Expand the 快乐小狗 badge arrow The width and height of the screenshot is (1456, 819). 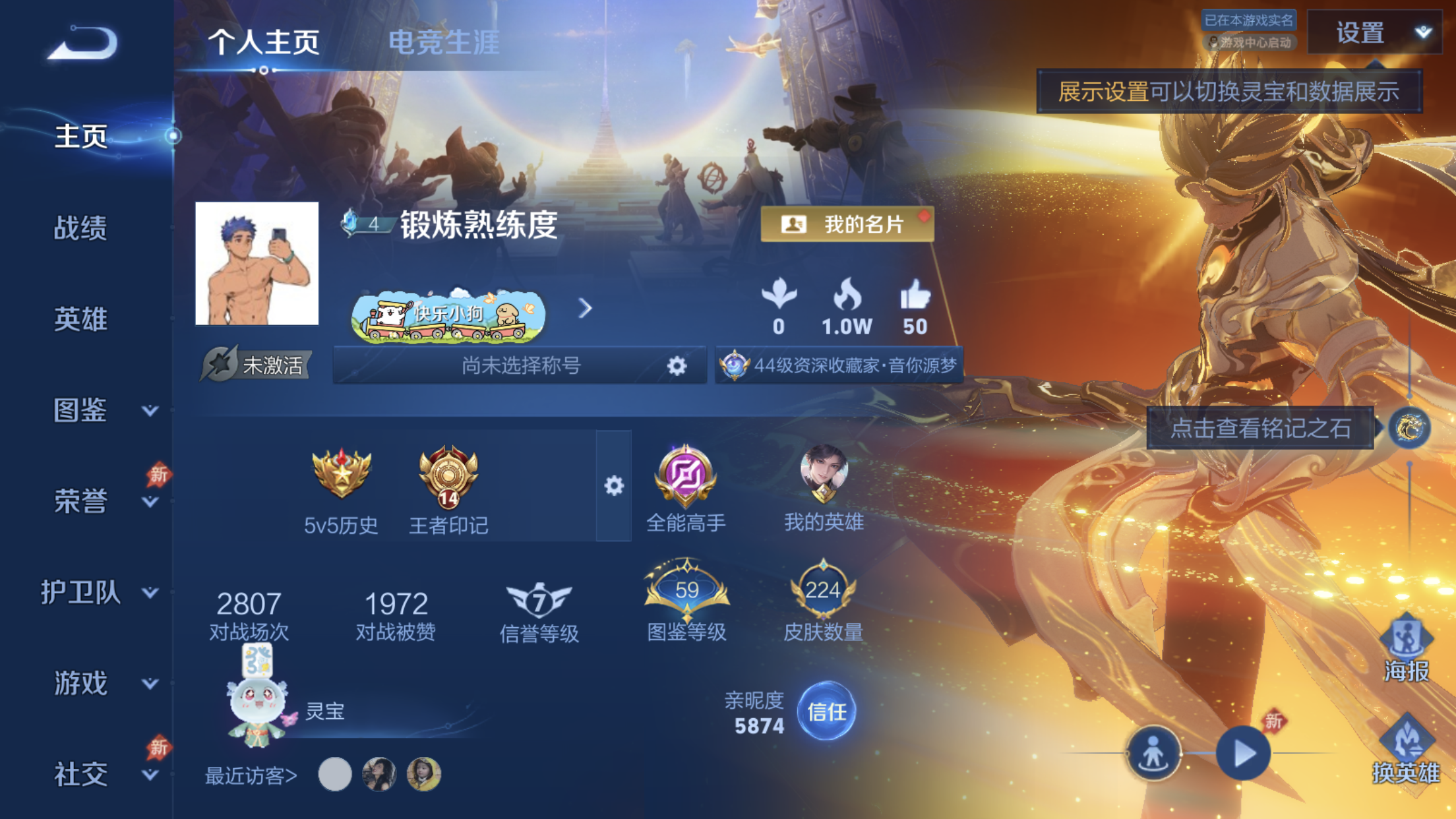coord(584,309)
